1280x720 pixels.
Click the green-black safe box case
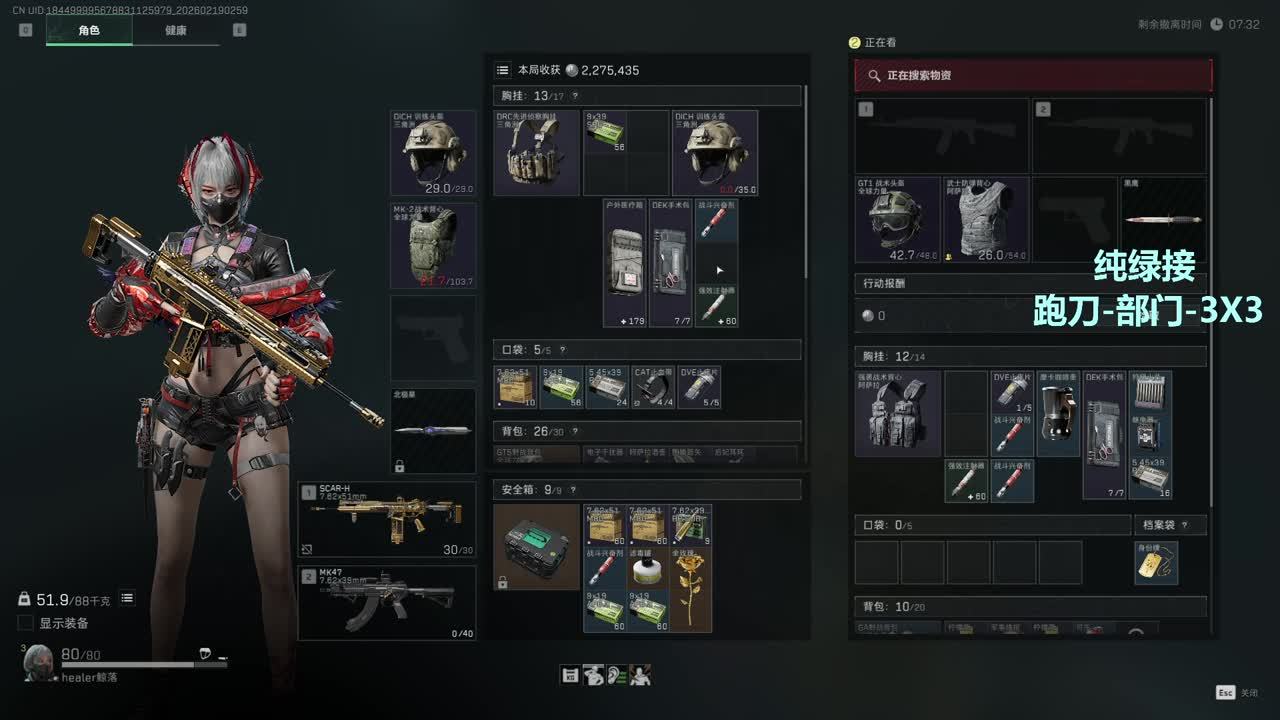coord(537,546)
